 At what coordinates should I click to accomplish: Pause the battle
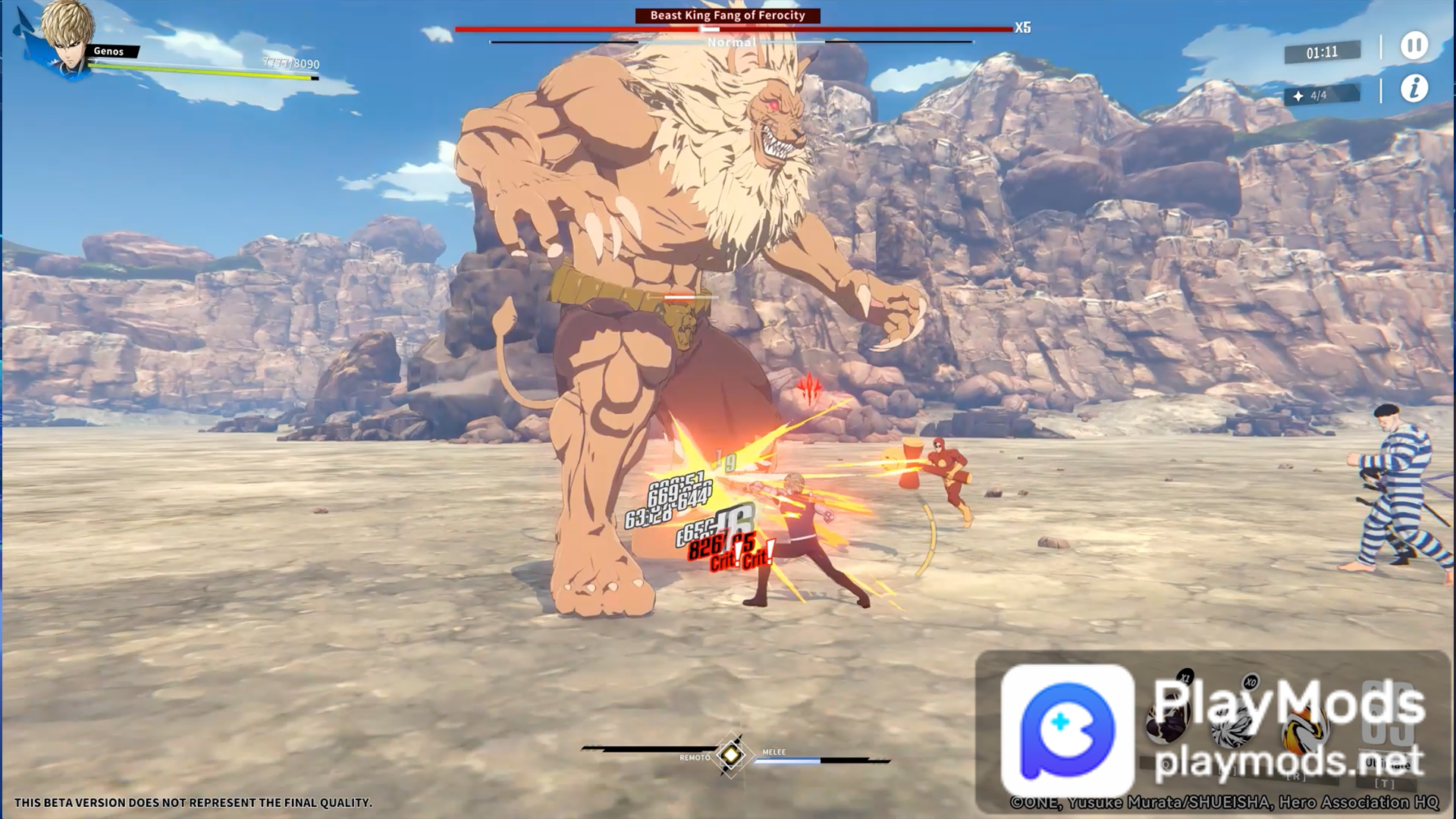click(x=1414, y=45)
